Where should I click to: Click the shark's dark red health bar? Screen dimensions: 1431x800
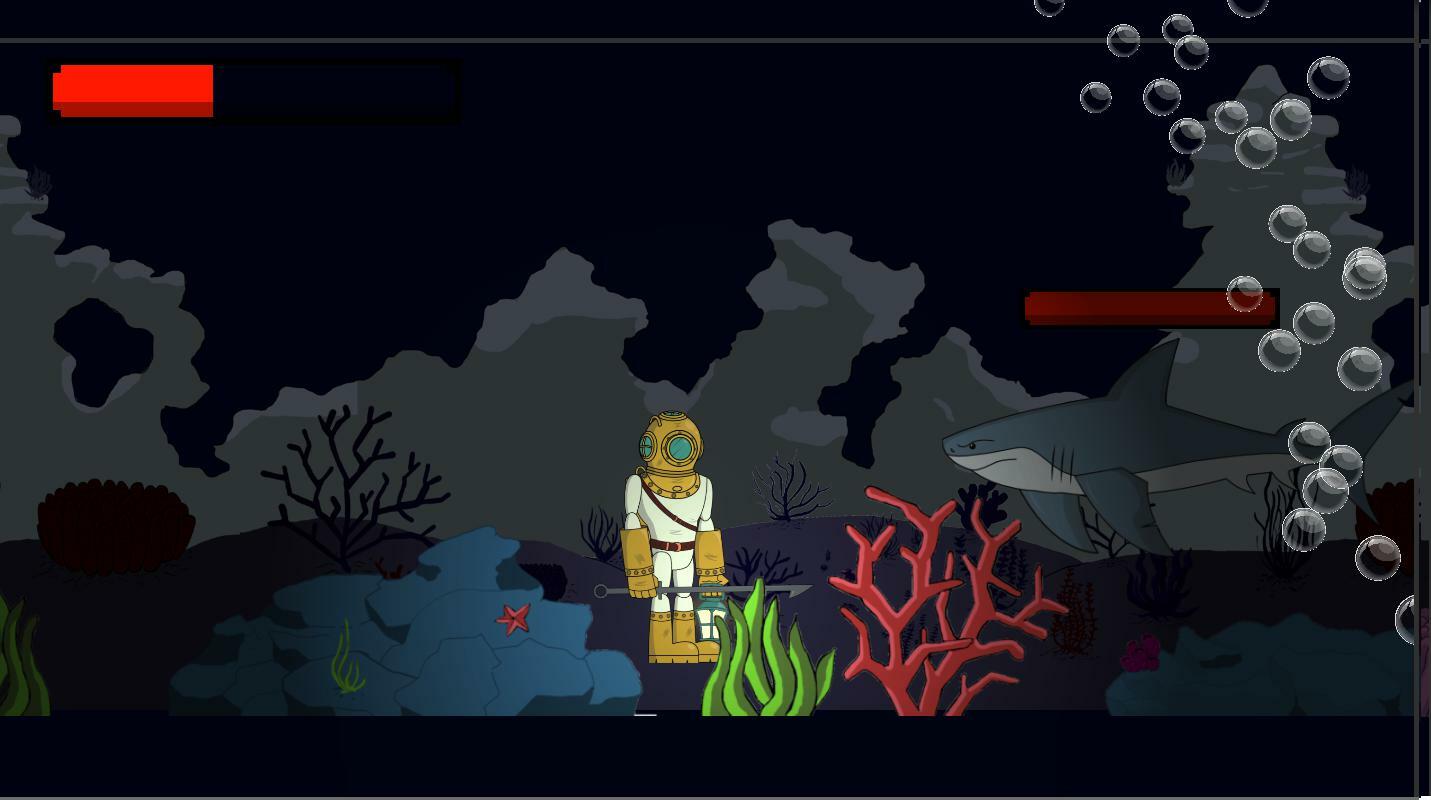click(x=1150, y=305)
